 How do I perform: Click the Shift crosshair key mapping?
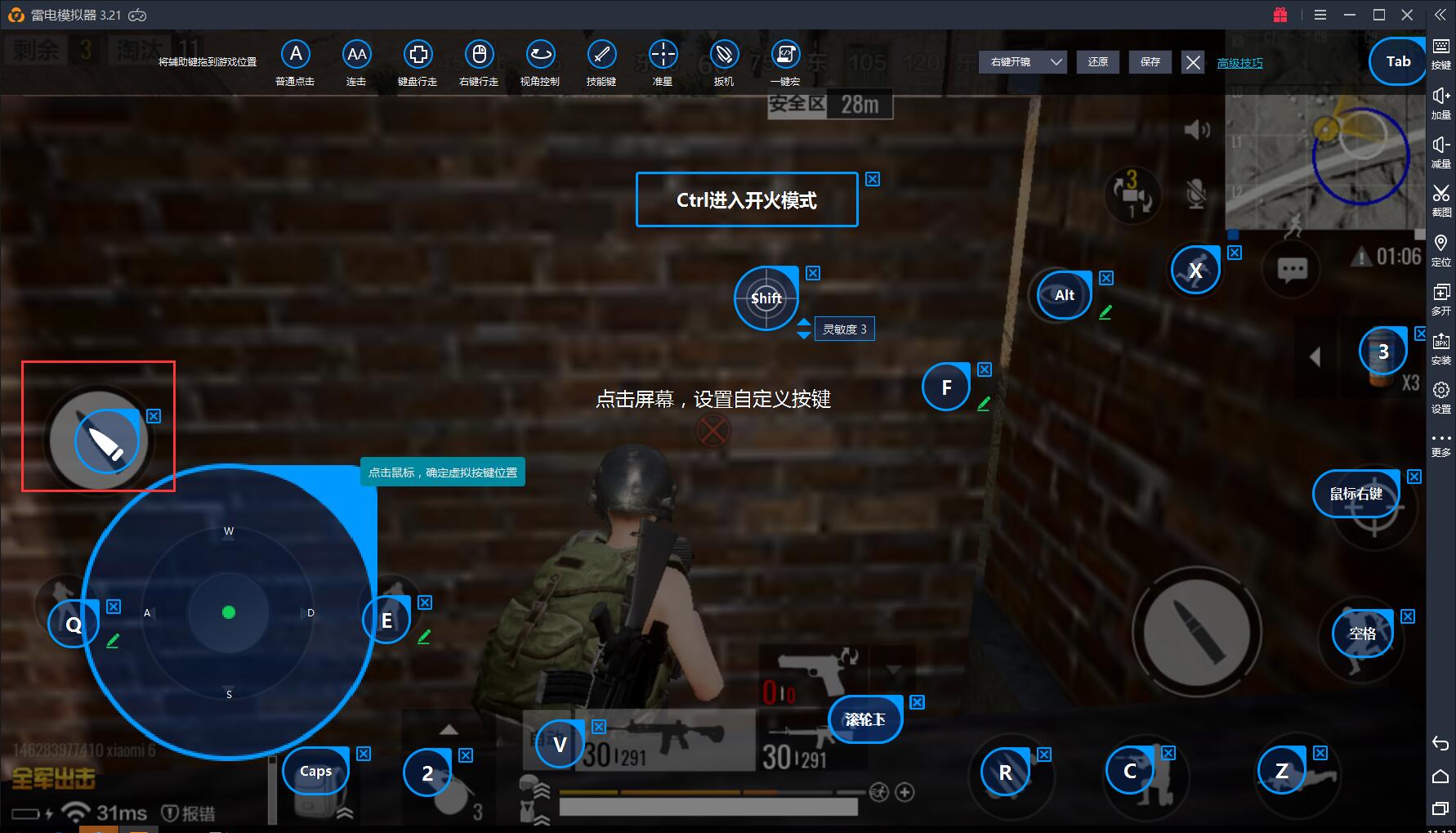pyautogui.click(x=766, y=298)
